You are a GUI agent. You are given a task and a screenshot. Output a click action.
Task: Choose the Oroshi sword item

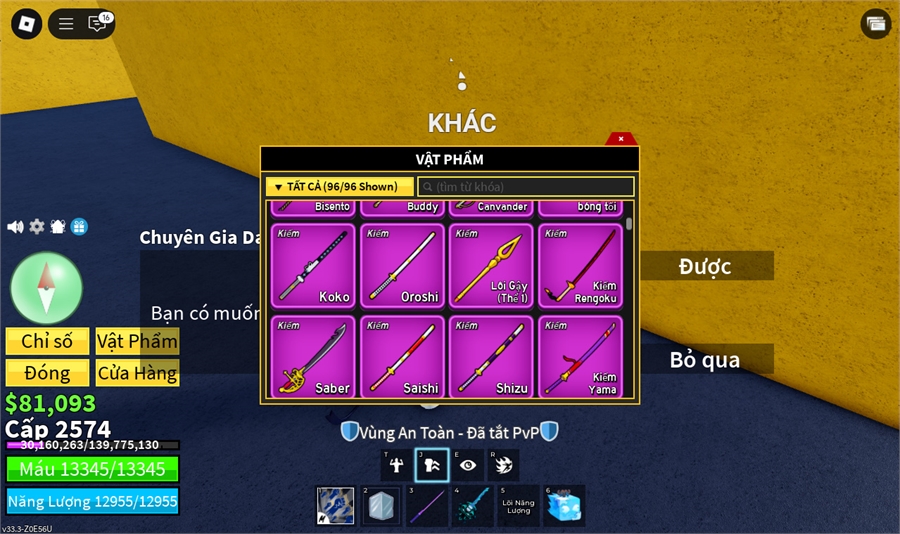pos(402,265)
